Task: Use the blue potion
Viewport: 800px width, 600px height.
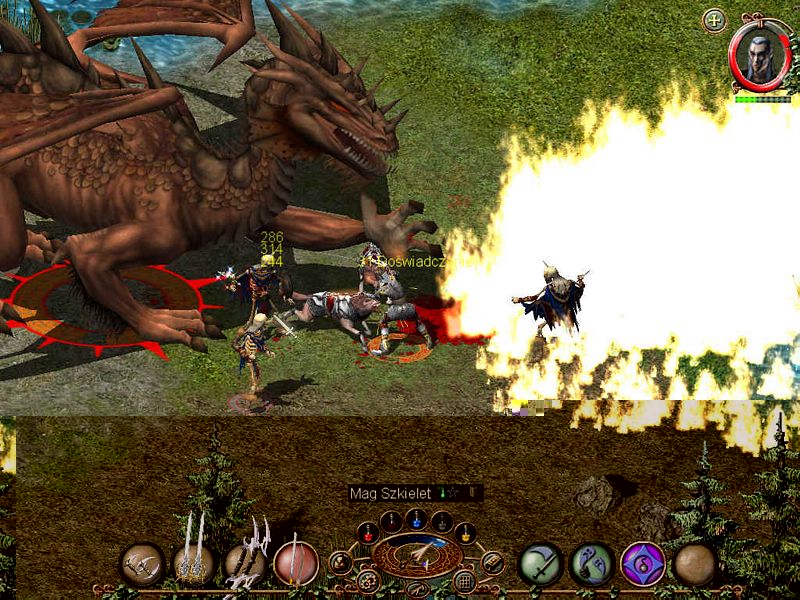Action: pyautogui.click(x=417, y=521)
